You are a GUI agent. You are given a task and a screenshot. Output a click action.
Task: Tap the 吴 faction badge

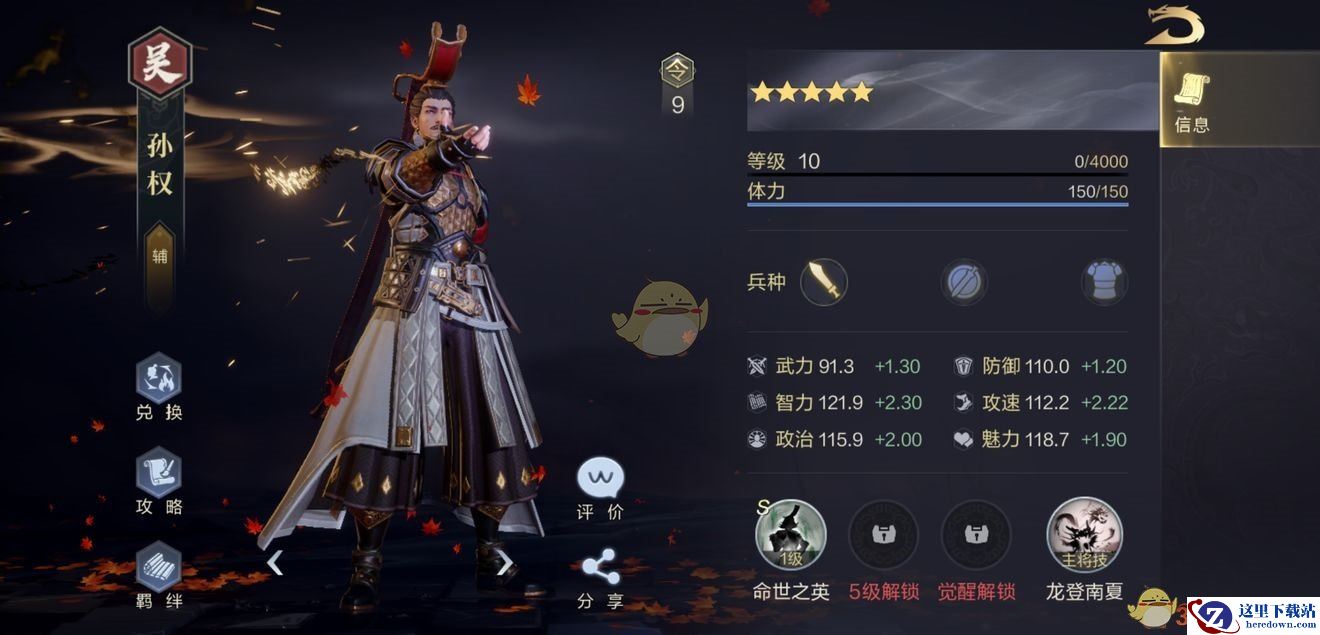(x=160, y=67)
